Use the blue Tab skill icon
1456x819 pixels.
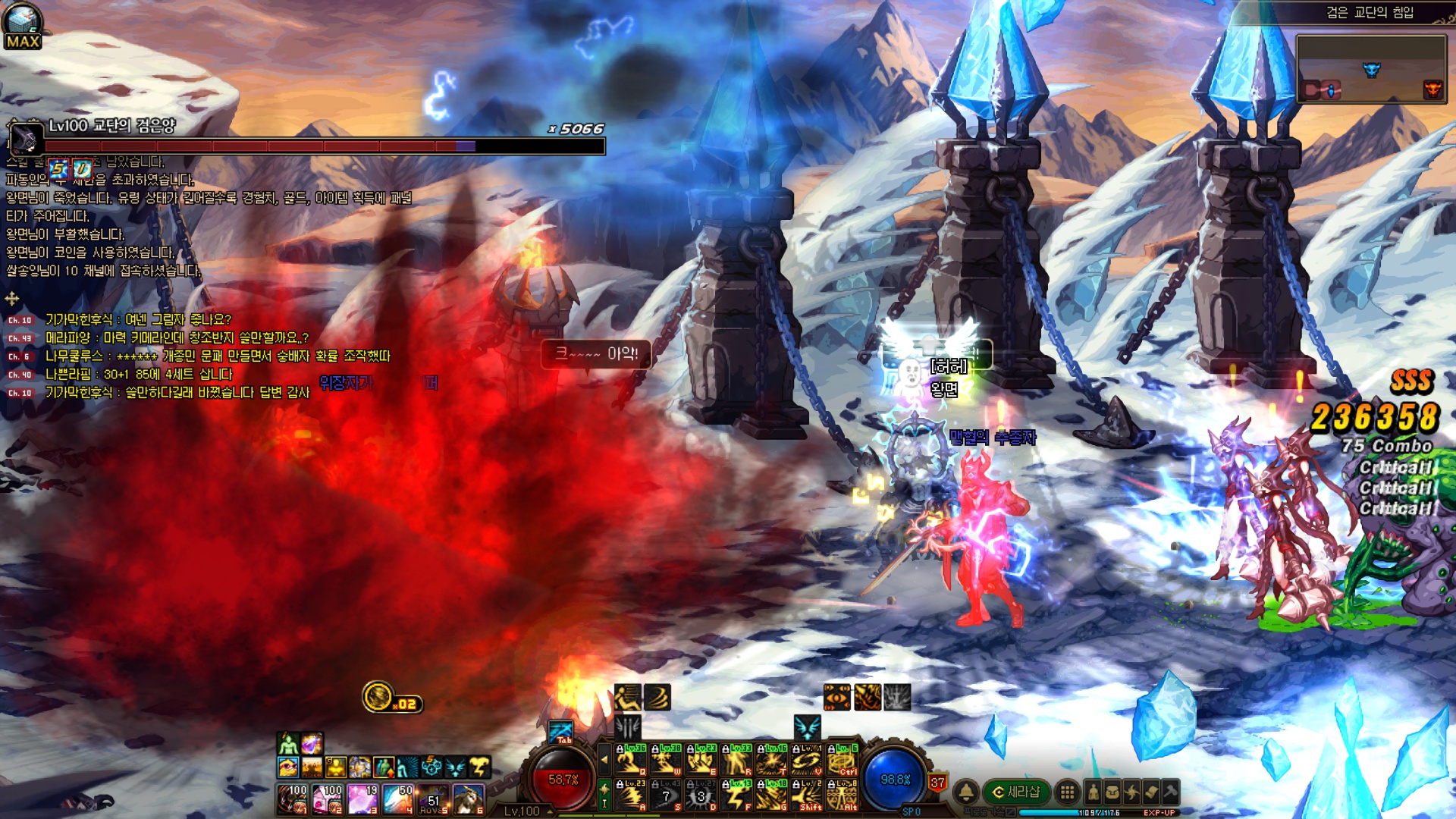[x=561, y=732]
